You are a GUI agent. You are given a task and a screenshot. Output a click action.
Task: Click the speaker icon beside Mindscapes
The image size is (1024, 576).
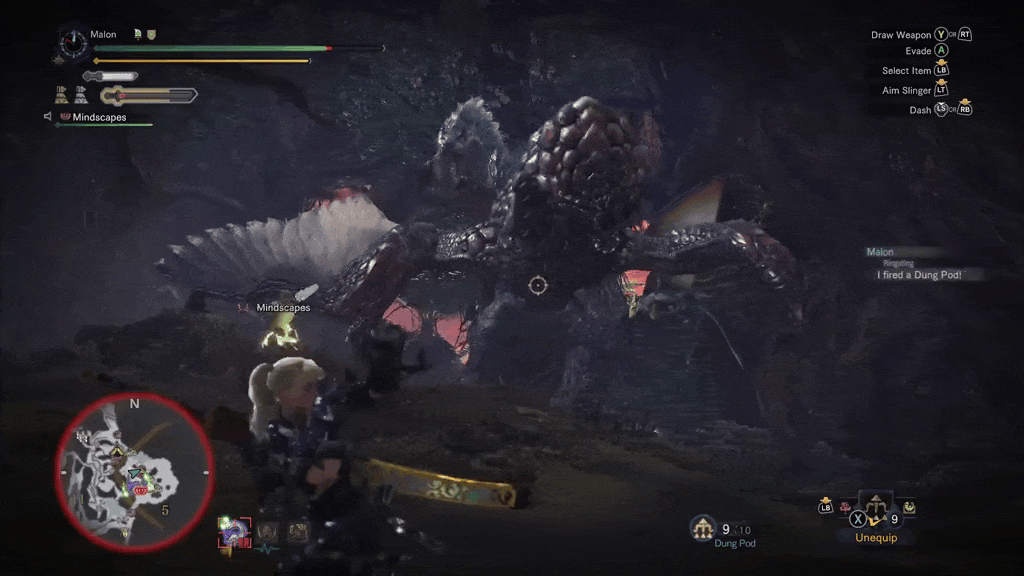coord(47,117)
